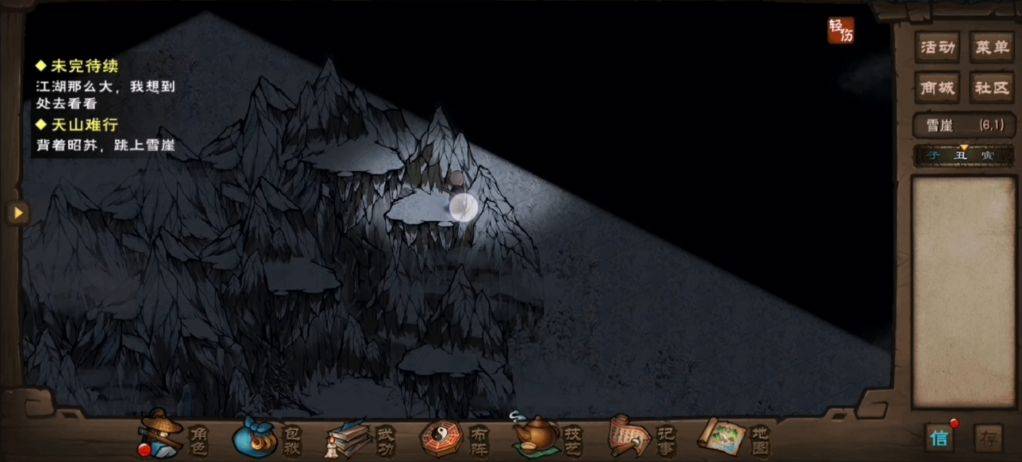Open the 地图 world map
This screenshot has width=1022, height=462.
pyautogui.click(x=733, y=437)
